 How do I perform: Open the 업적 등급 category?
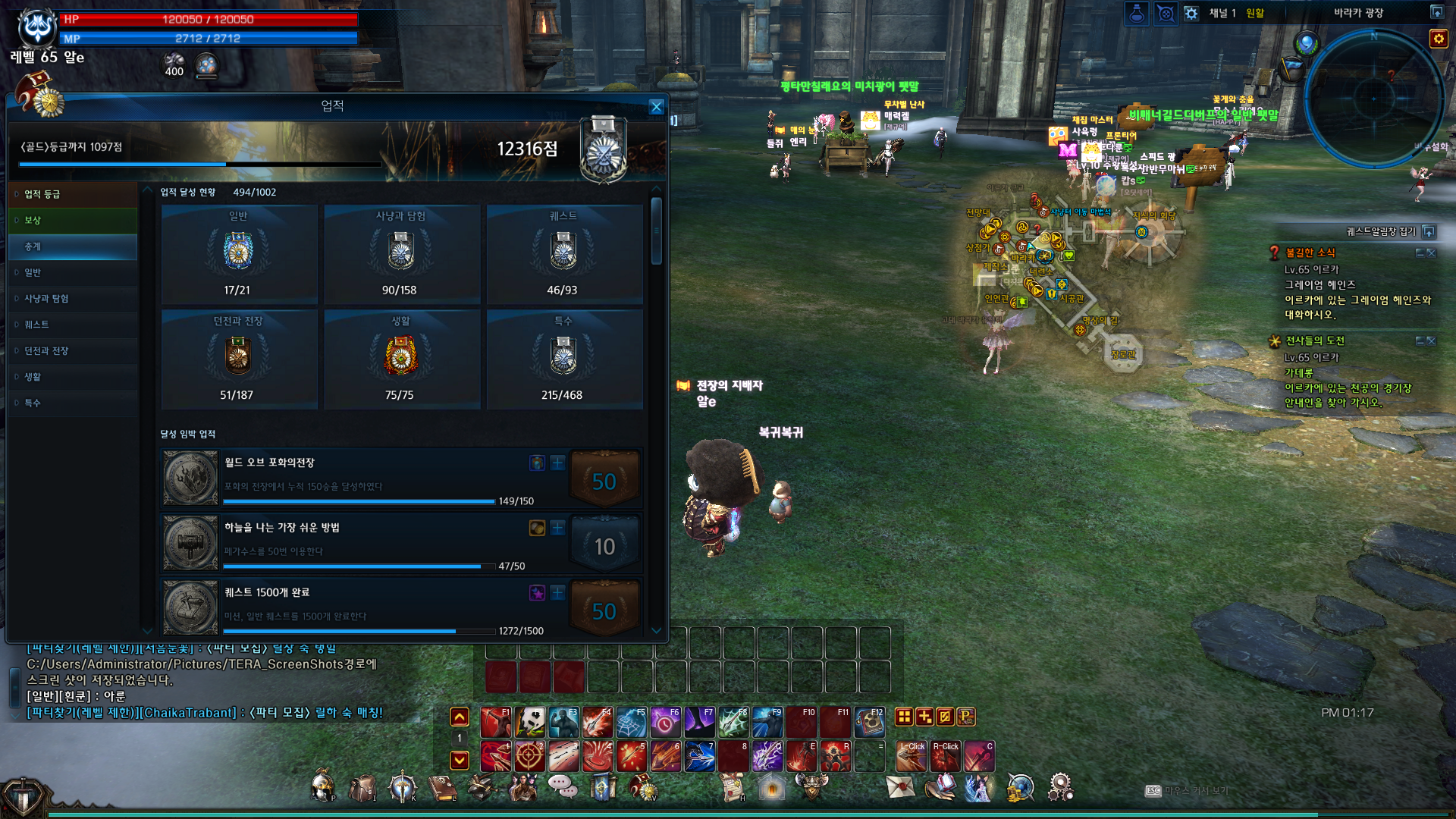42,194
